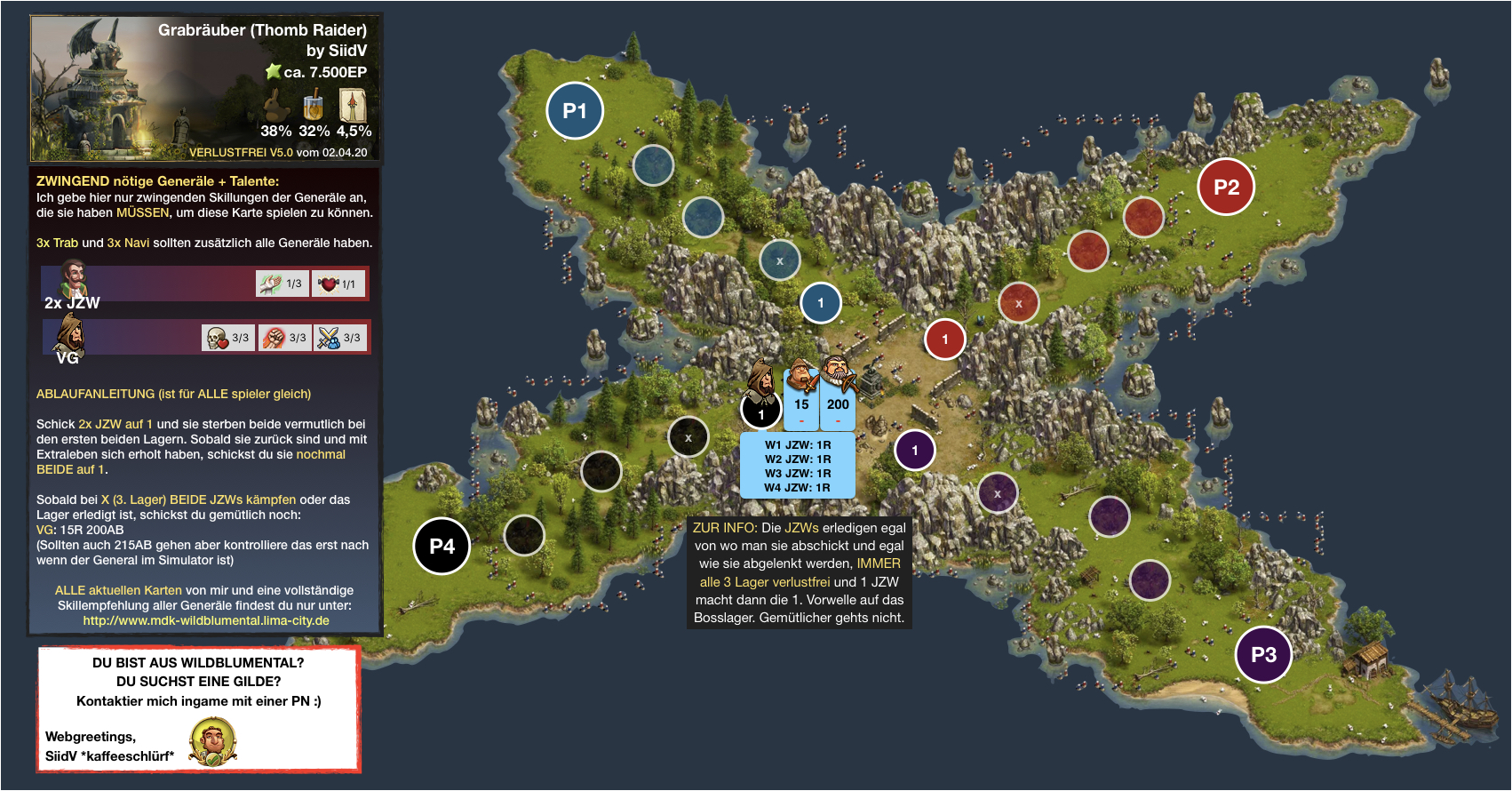Image resolution: width=1512 pixels, height=791 pixels.
Task: Open the mdk-wildblumental.lima-city.de link
Action: [x=206, y=620]
